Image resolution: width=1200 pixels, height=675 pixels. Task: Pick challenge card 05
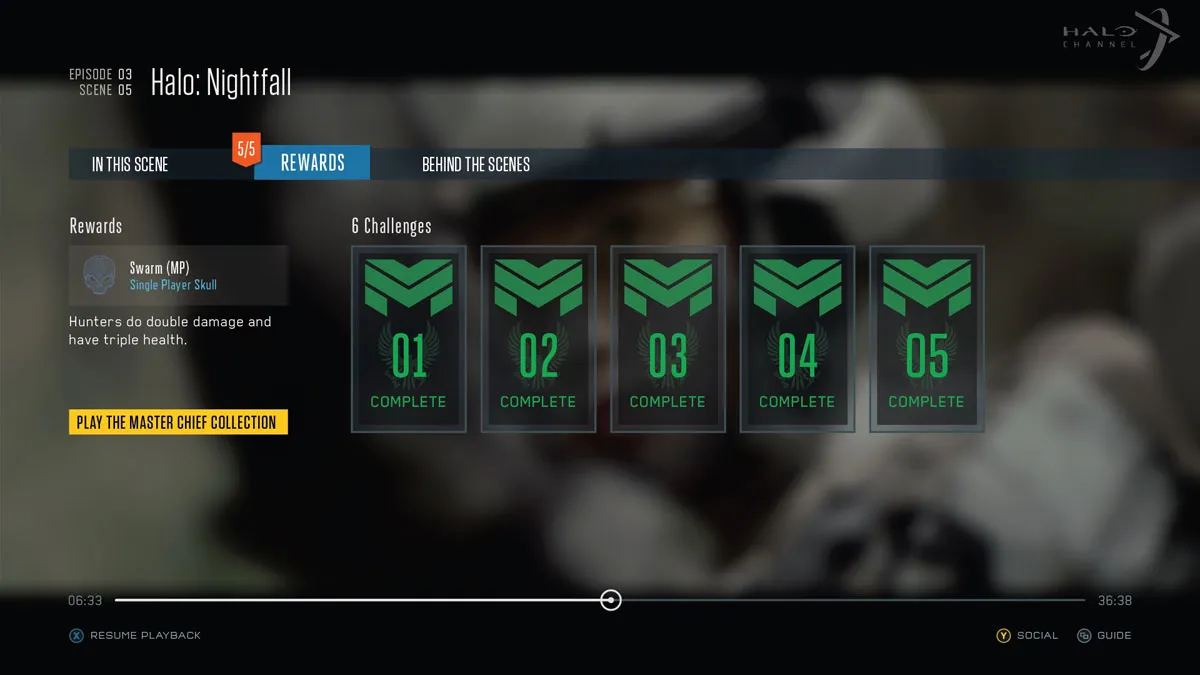pyautogui.click(x=927, y=339)
